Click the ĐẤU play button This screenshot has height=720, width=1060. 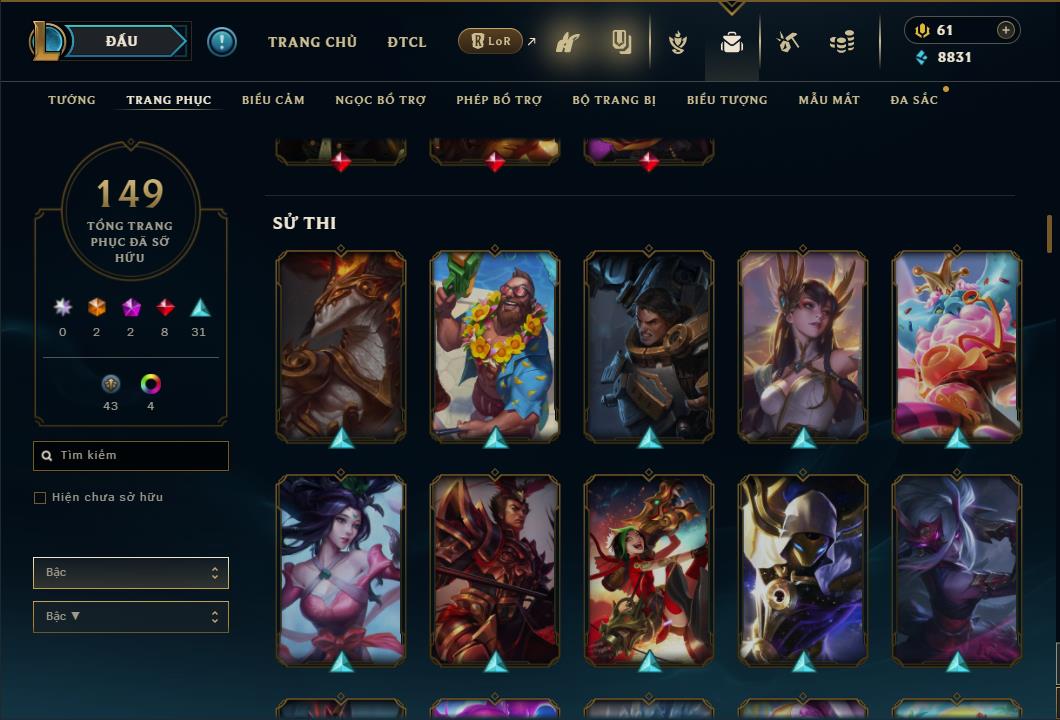122,41
